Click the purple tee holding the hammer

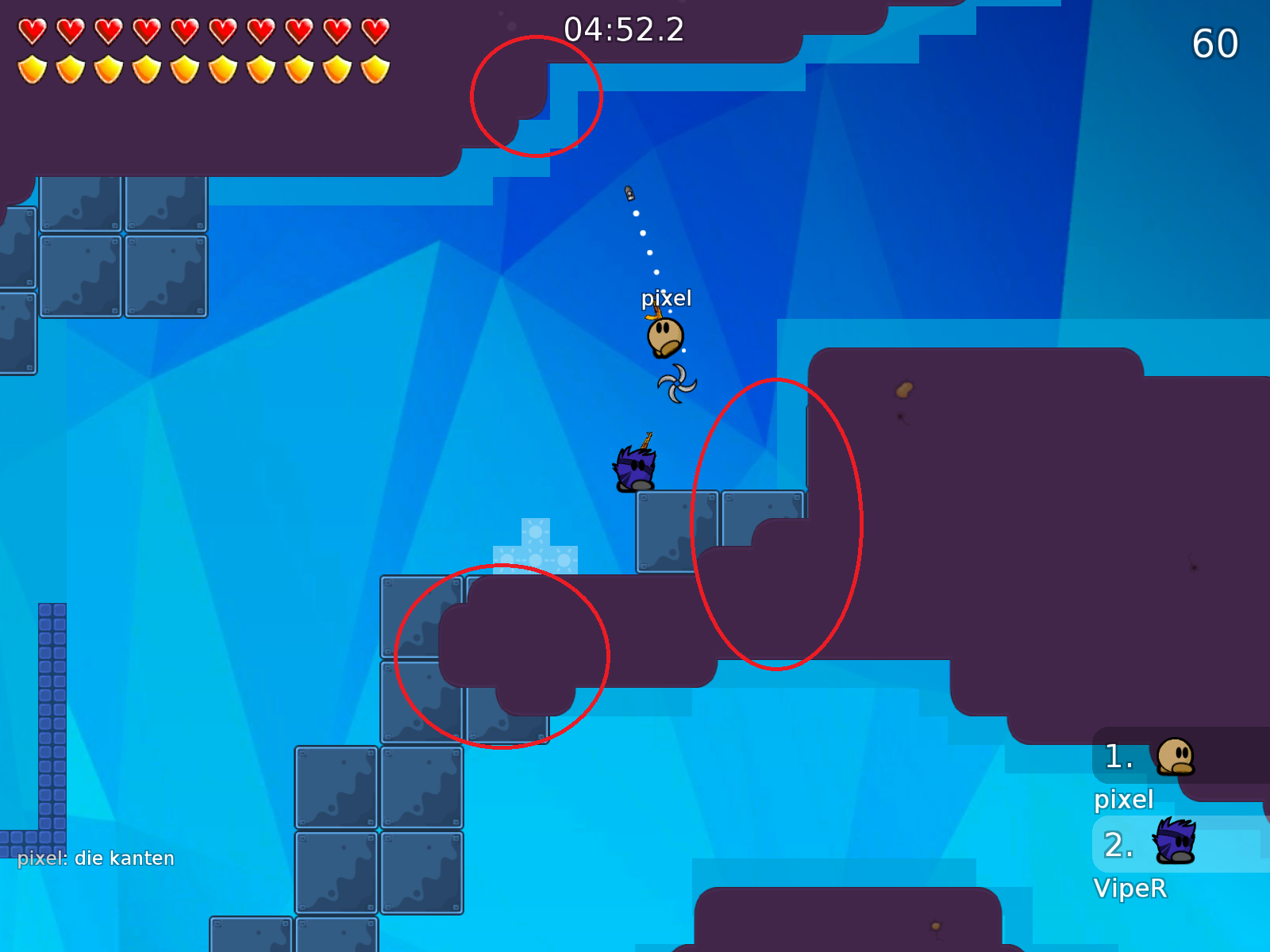pyautogui.click(x=633, y=466)
